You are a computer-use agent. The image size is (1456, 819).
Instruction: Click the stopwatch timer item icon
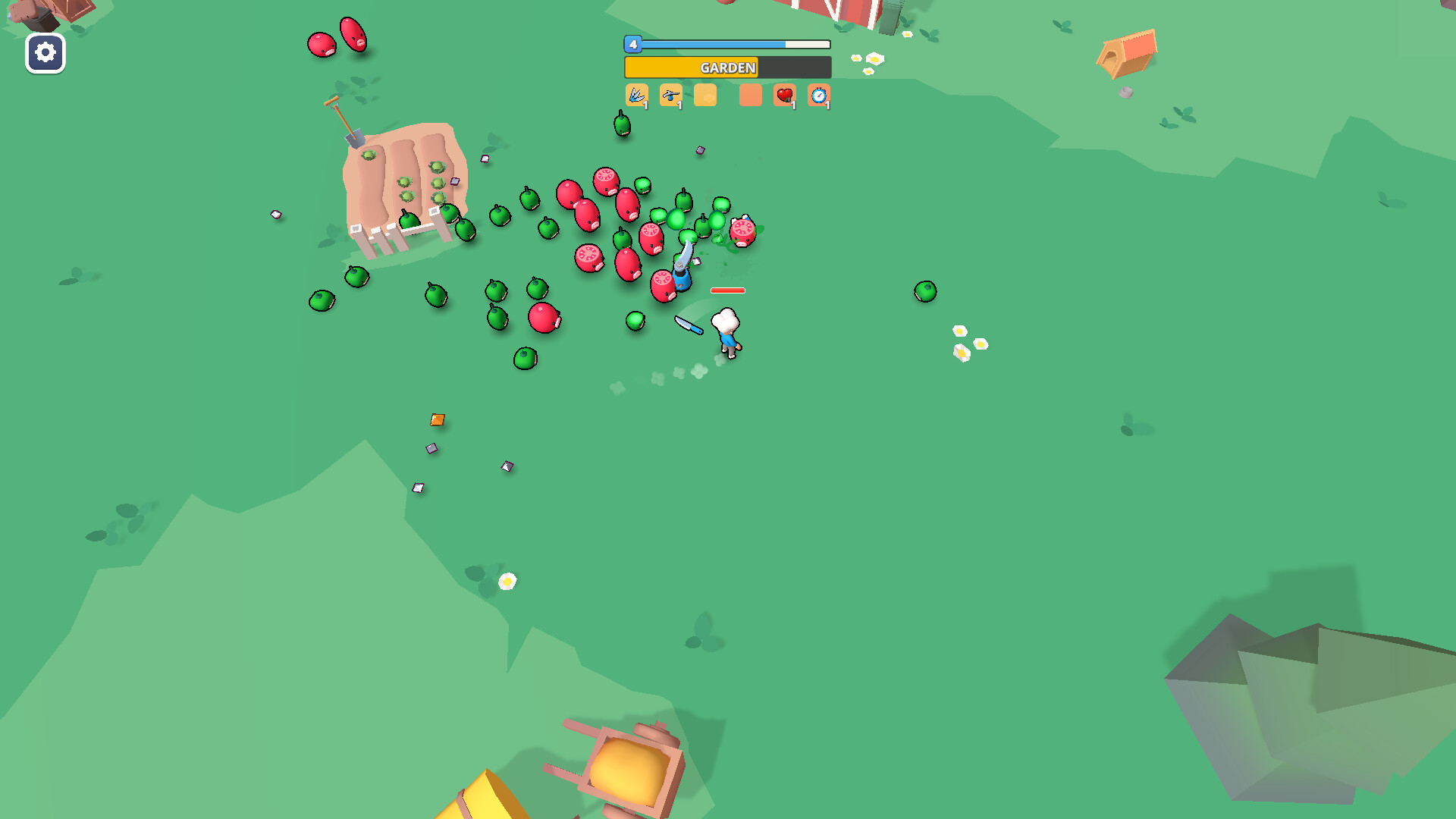(x=820, y=95)
